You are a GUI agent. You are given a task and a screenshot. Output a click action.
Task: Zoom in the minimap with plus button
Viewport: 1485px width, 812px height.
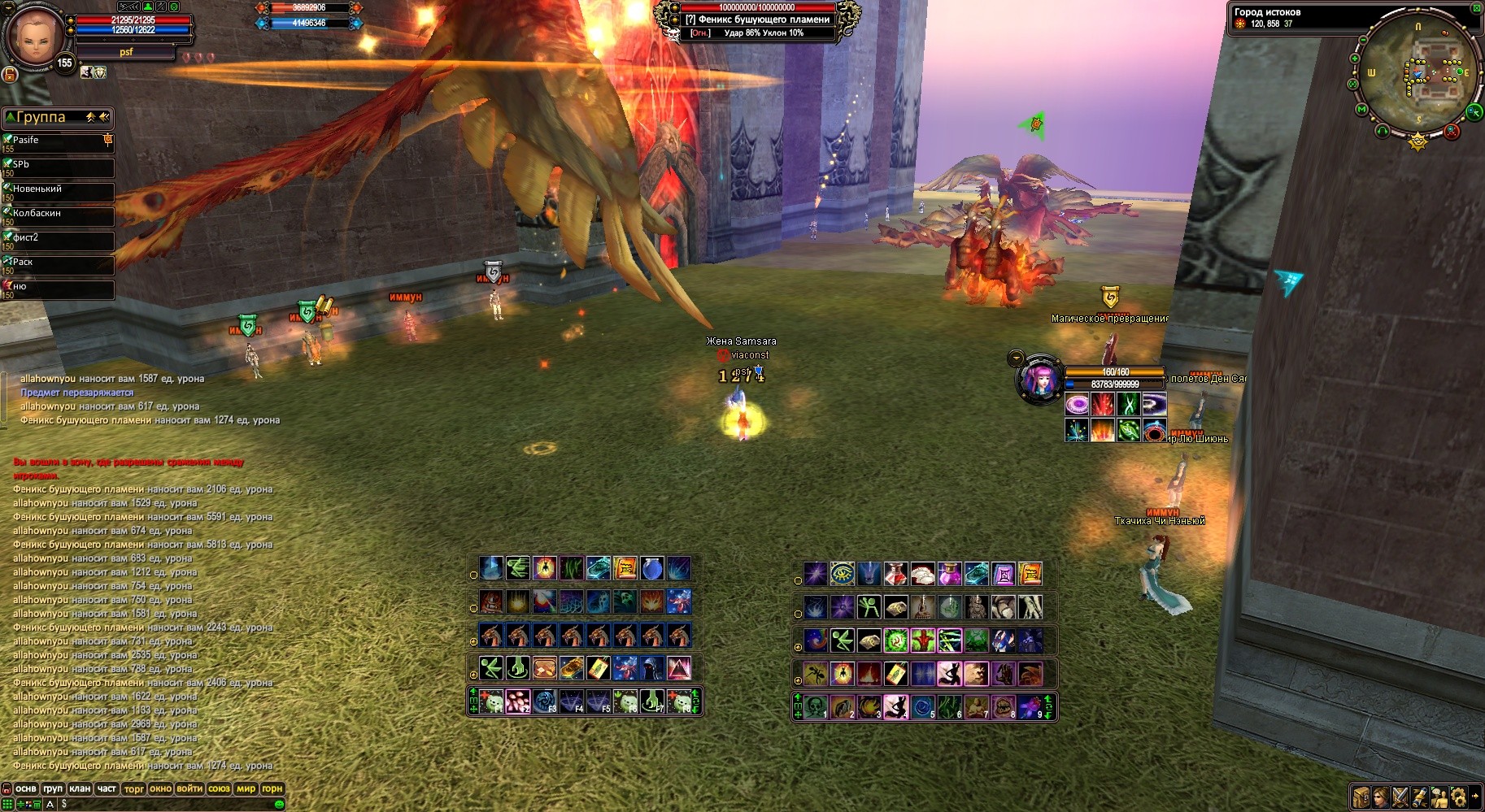coord(1355,59)
